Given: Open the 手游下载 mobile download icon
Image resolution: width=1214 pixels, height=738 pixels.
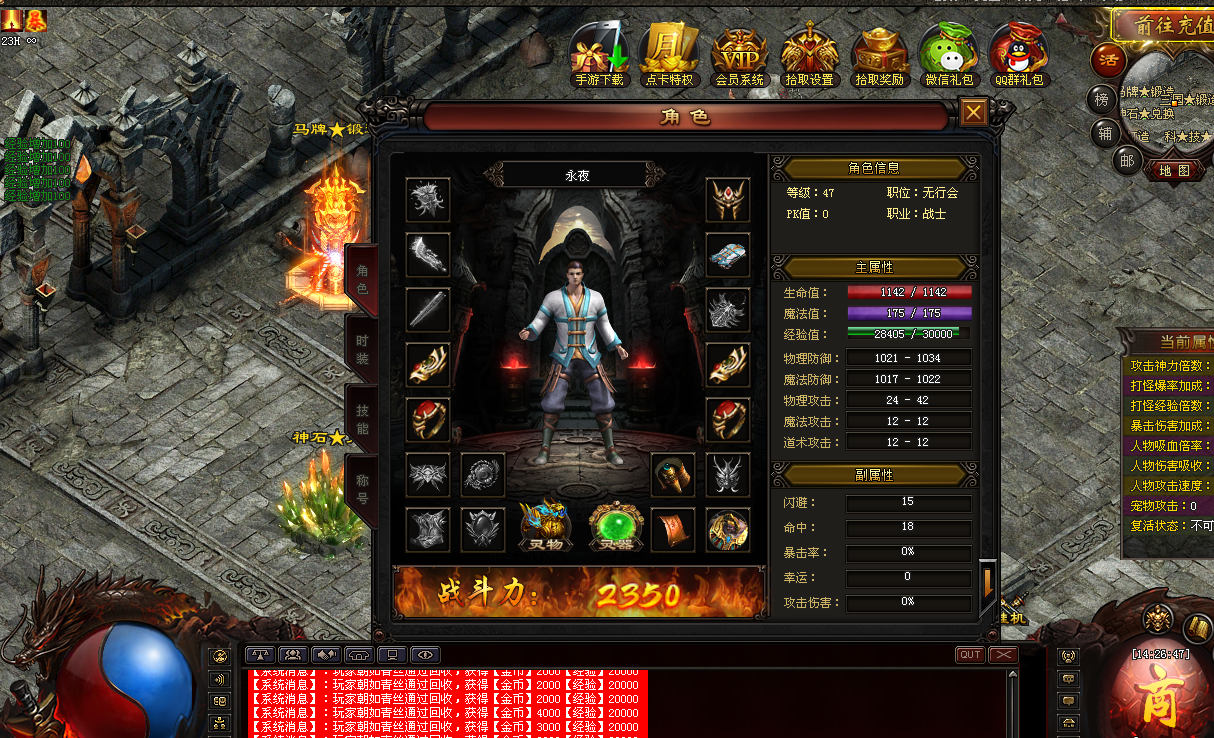Looking at the screenshot, I should 599,55.
